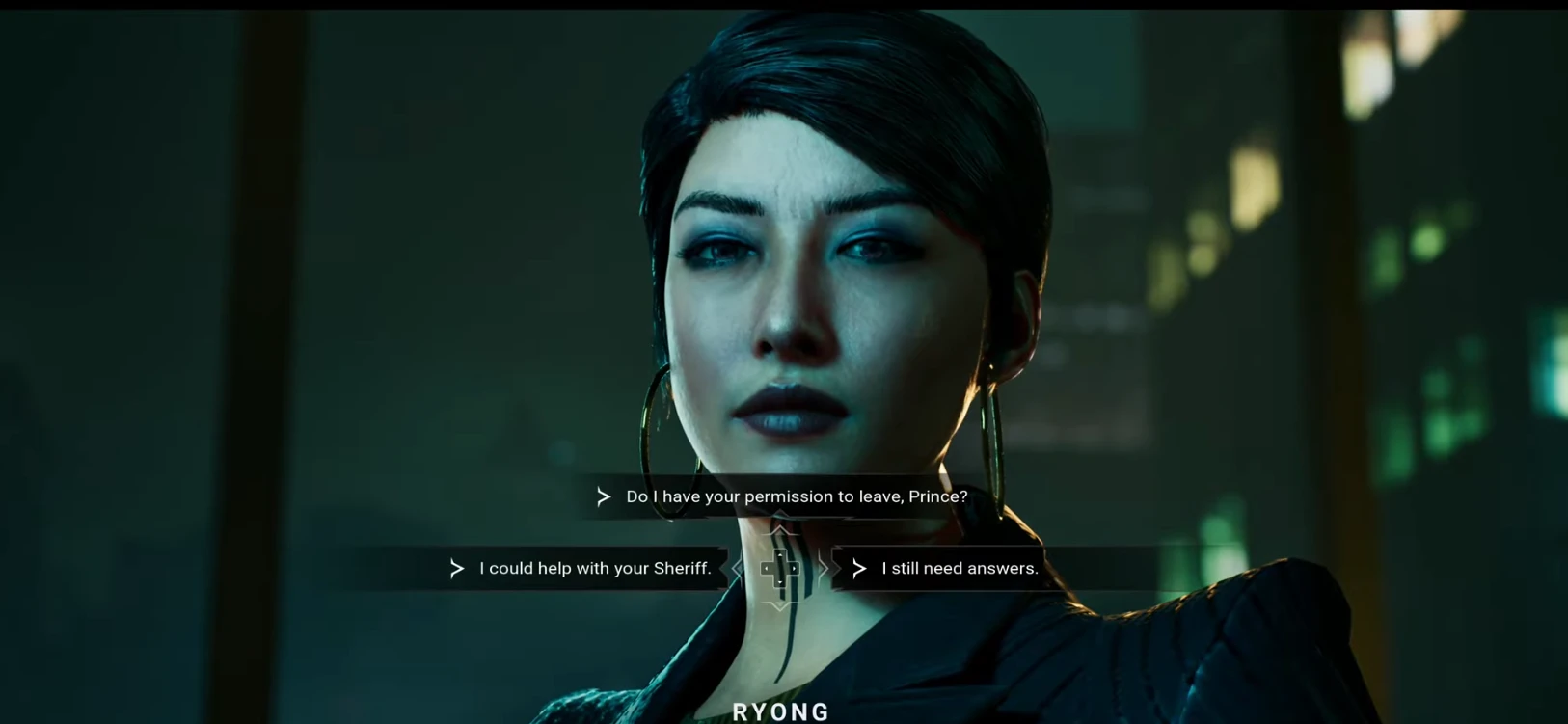Pick the "I still need answers." dialogue option

(959, 569)
